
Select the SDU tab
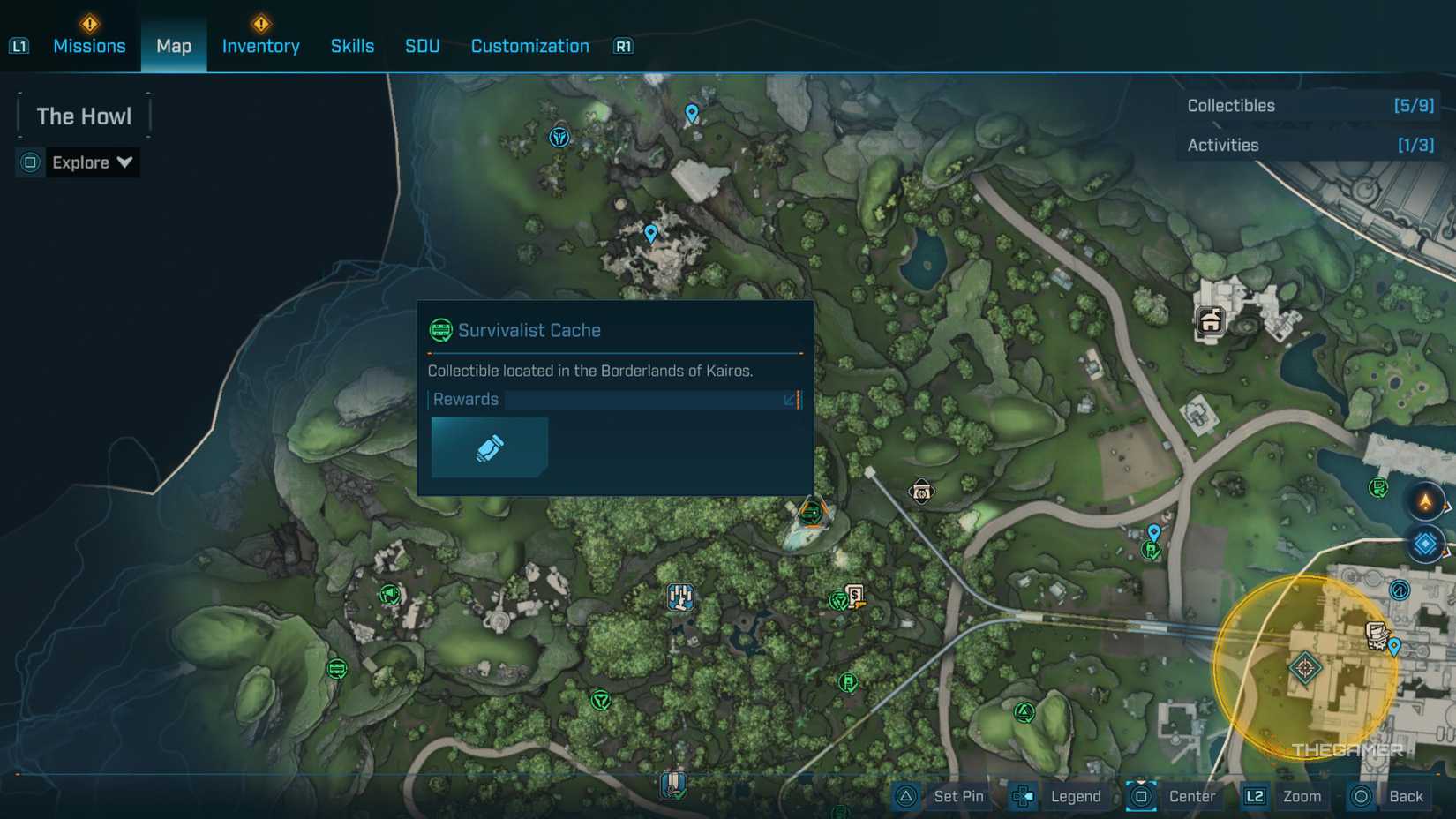pyautogui.click(x=422, y=46)
